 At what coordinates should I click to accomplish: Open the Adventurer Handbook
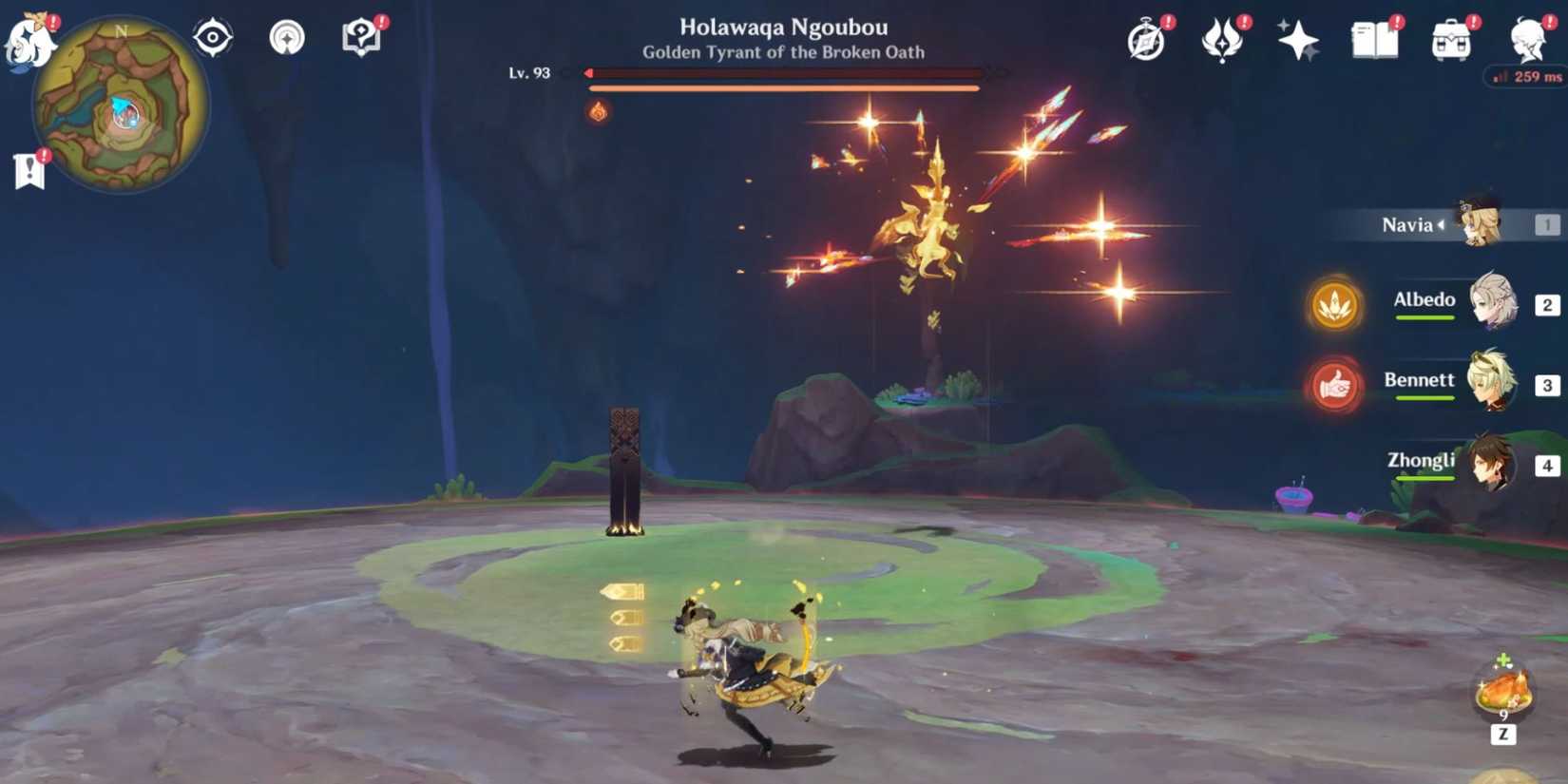click(1373, 40)
